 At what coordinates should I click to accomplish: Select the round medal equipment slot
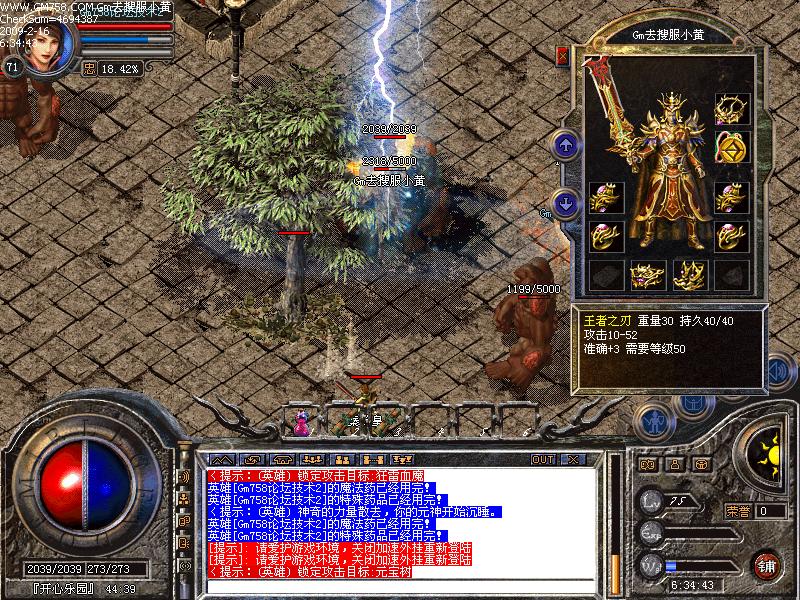point(732,150)
